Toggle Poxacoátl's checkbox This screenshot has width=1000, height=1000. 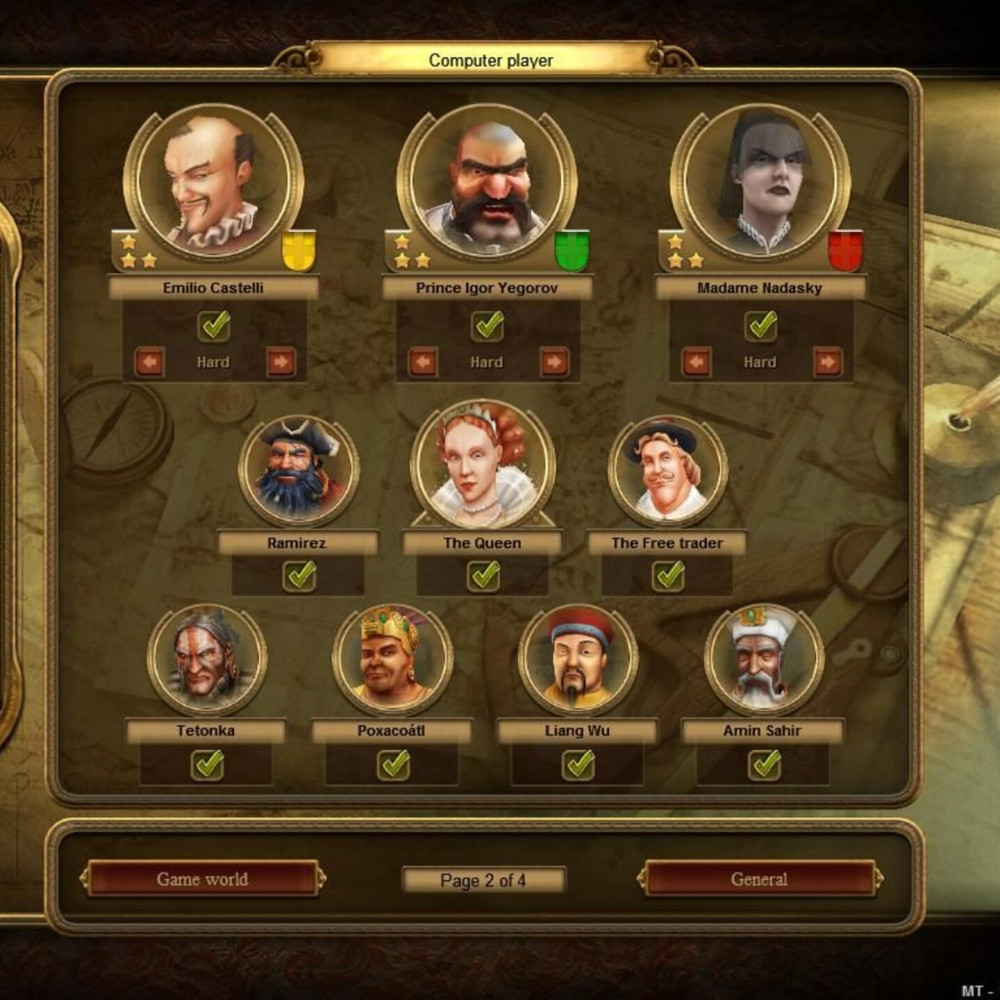point(393,764)
